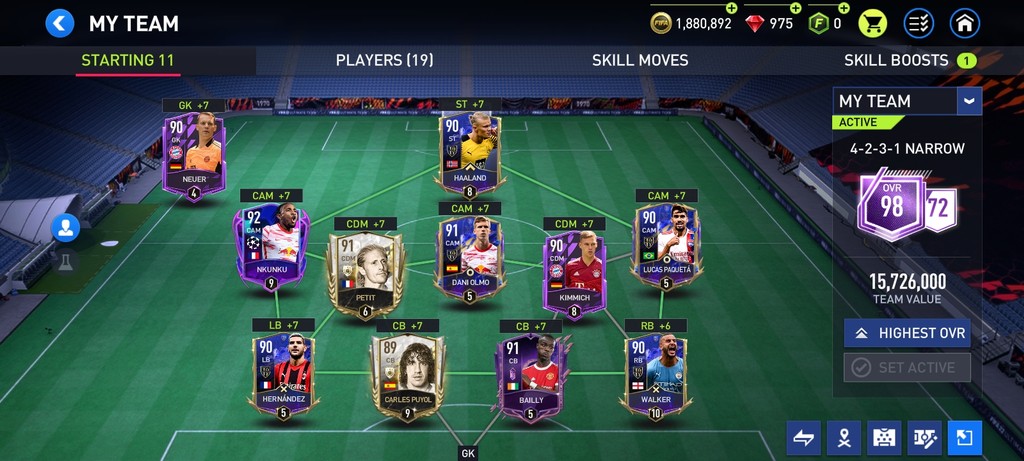
Task: Select Haaland's striker card
Action: click(x=469, y=152)
